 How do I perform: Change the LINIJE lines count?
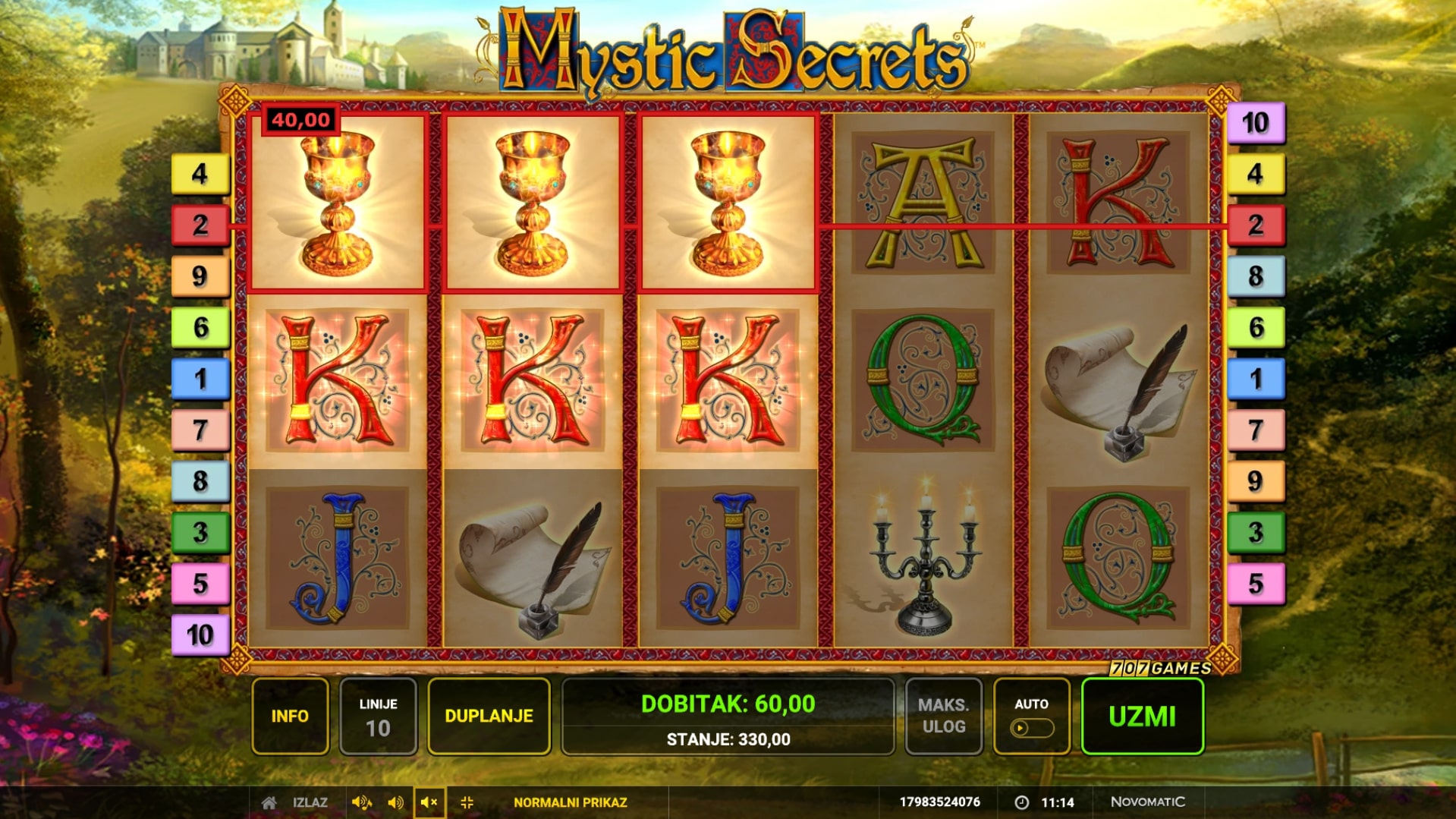pos(378,716)
